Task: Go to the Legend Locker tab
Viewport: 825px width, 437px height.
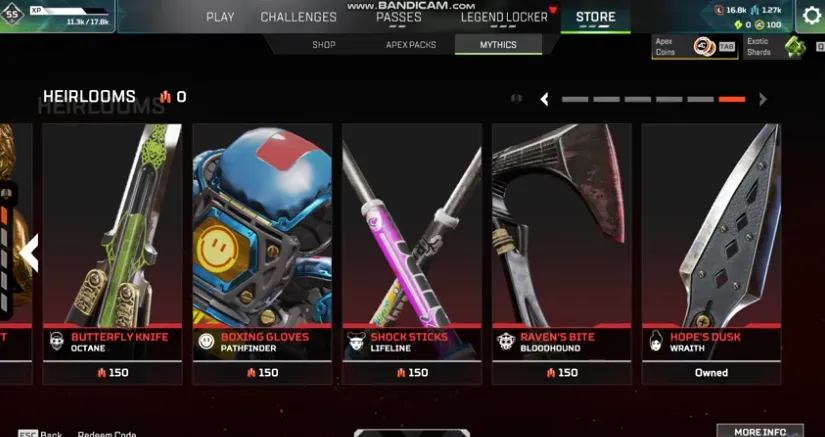Action: click(505, 17)
